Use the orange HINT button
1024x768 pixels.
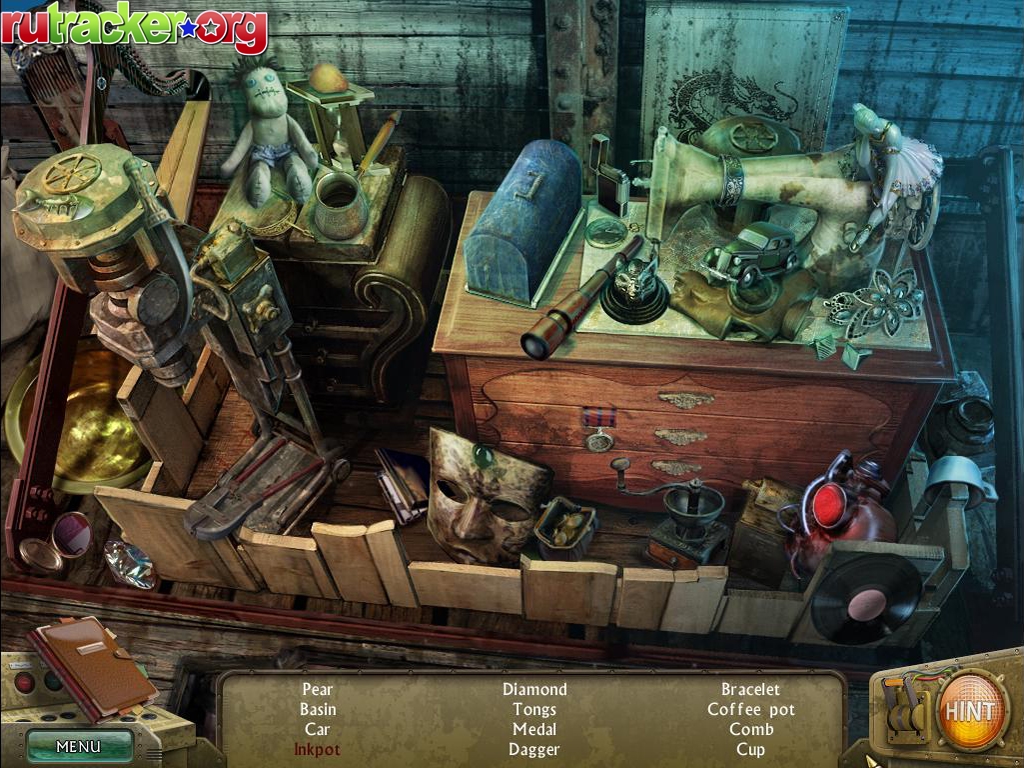coord(970,711)
